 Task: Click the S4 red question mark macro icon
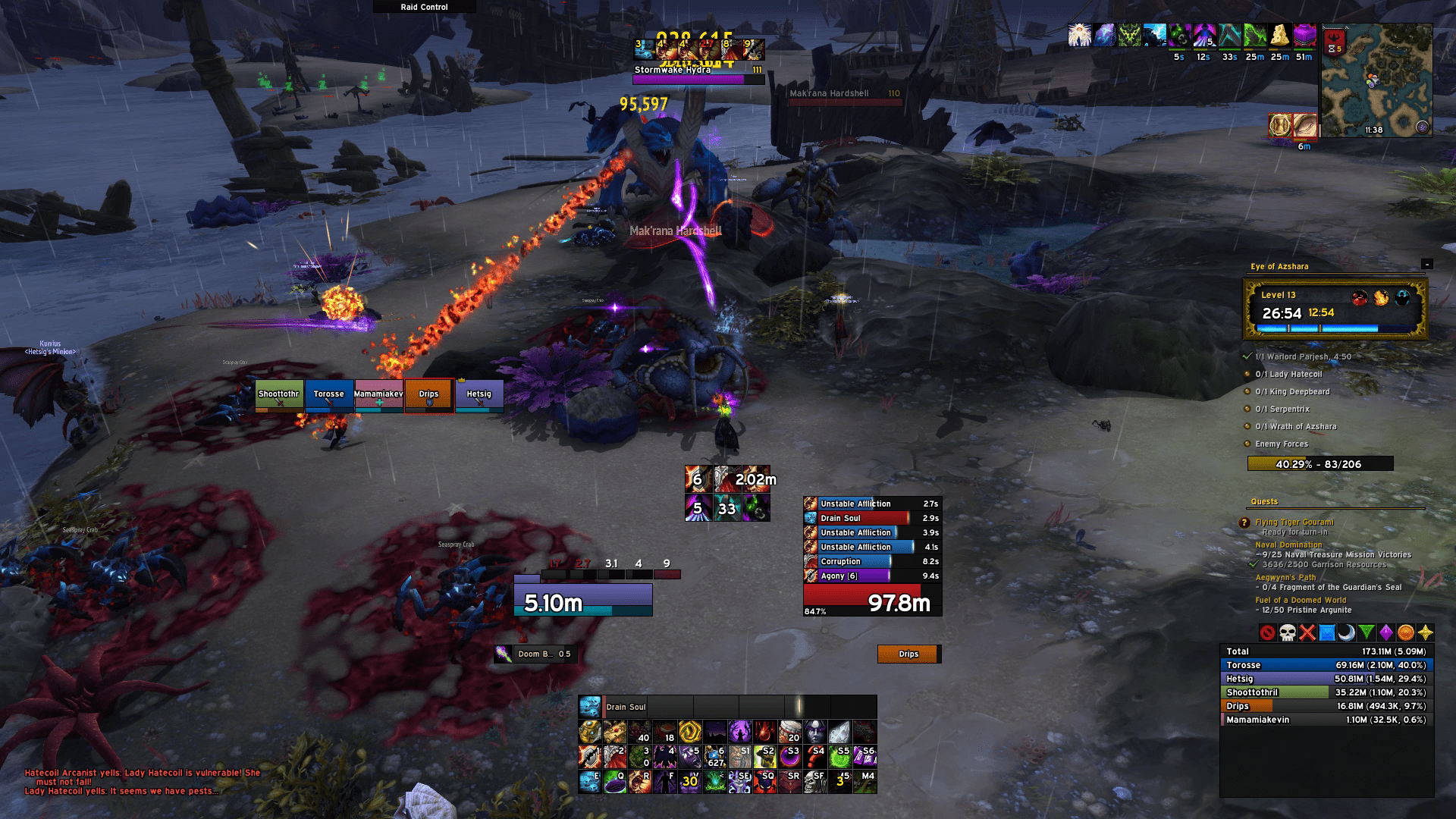click(x=817, y=756)
